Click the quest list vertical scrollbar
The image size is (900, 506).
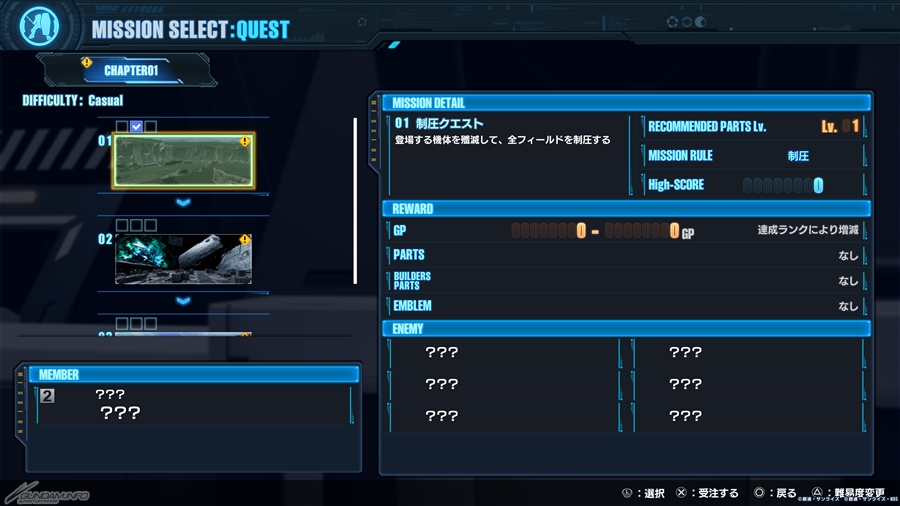point(355,200)
